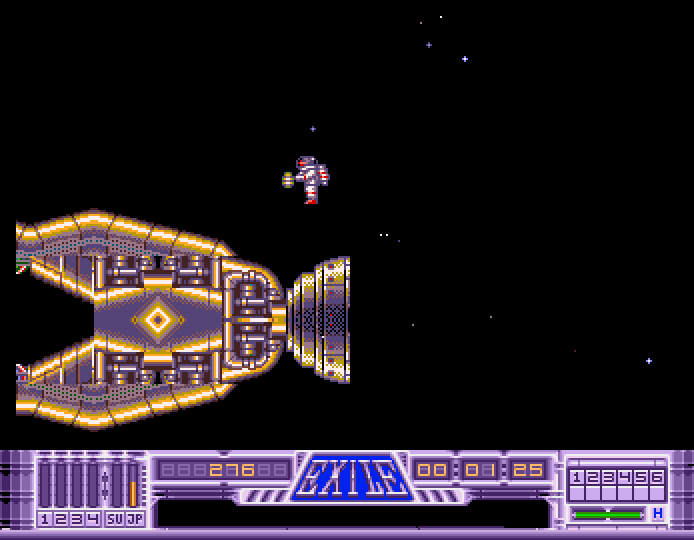Pick pocket slot number 6

coord(656,478)
